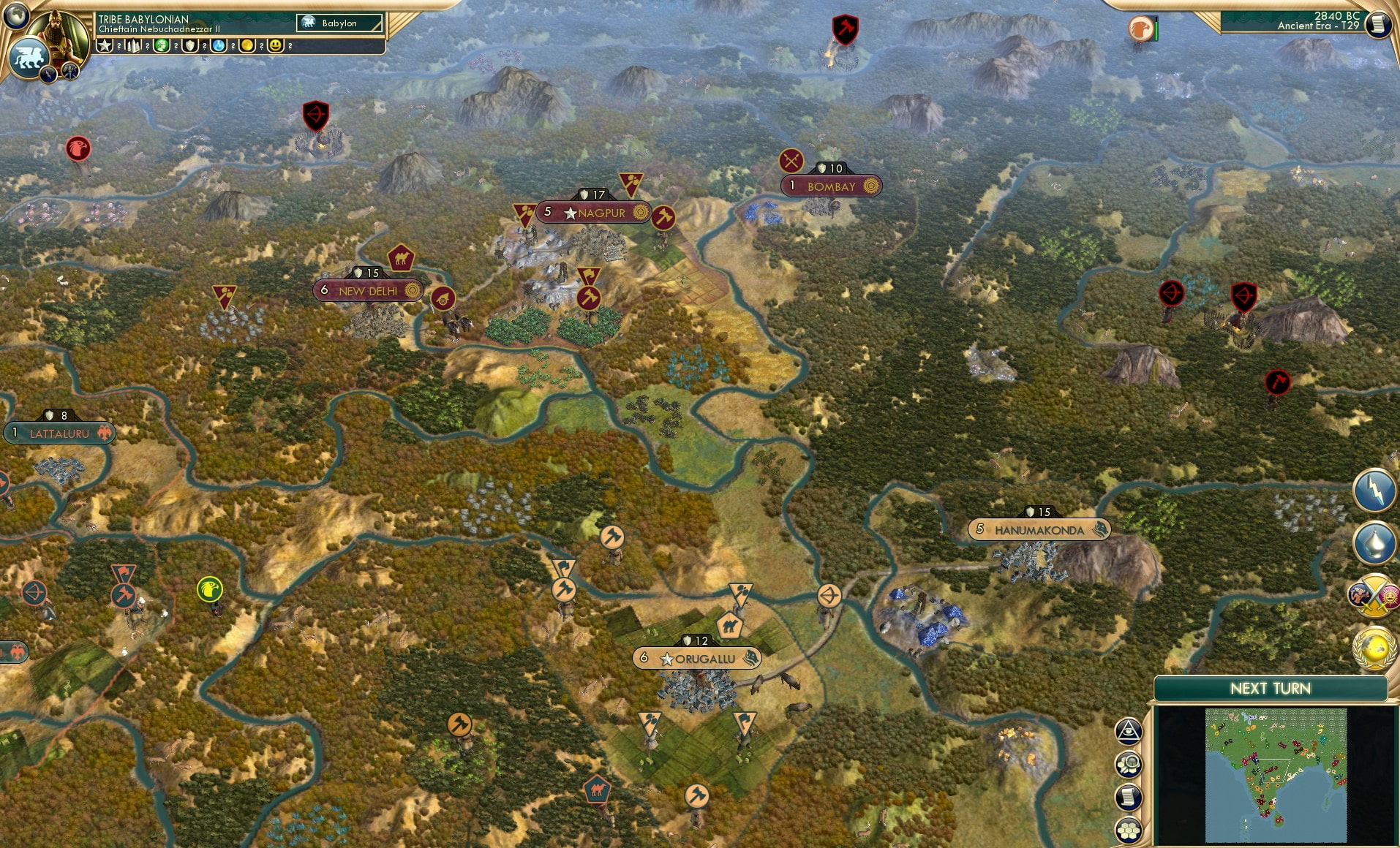1400x848 pixels.
Task: Toggle map options with the eye-pyramid icon
Action: click(1128, 730)
